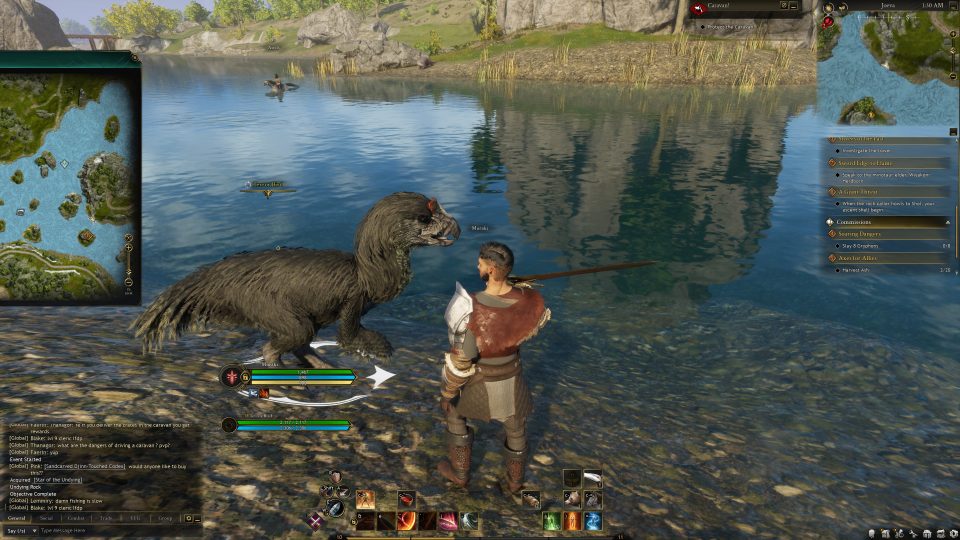Use the orange flame ability icon
This screenshot has width=960, height=540.
572,521
